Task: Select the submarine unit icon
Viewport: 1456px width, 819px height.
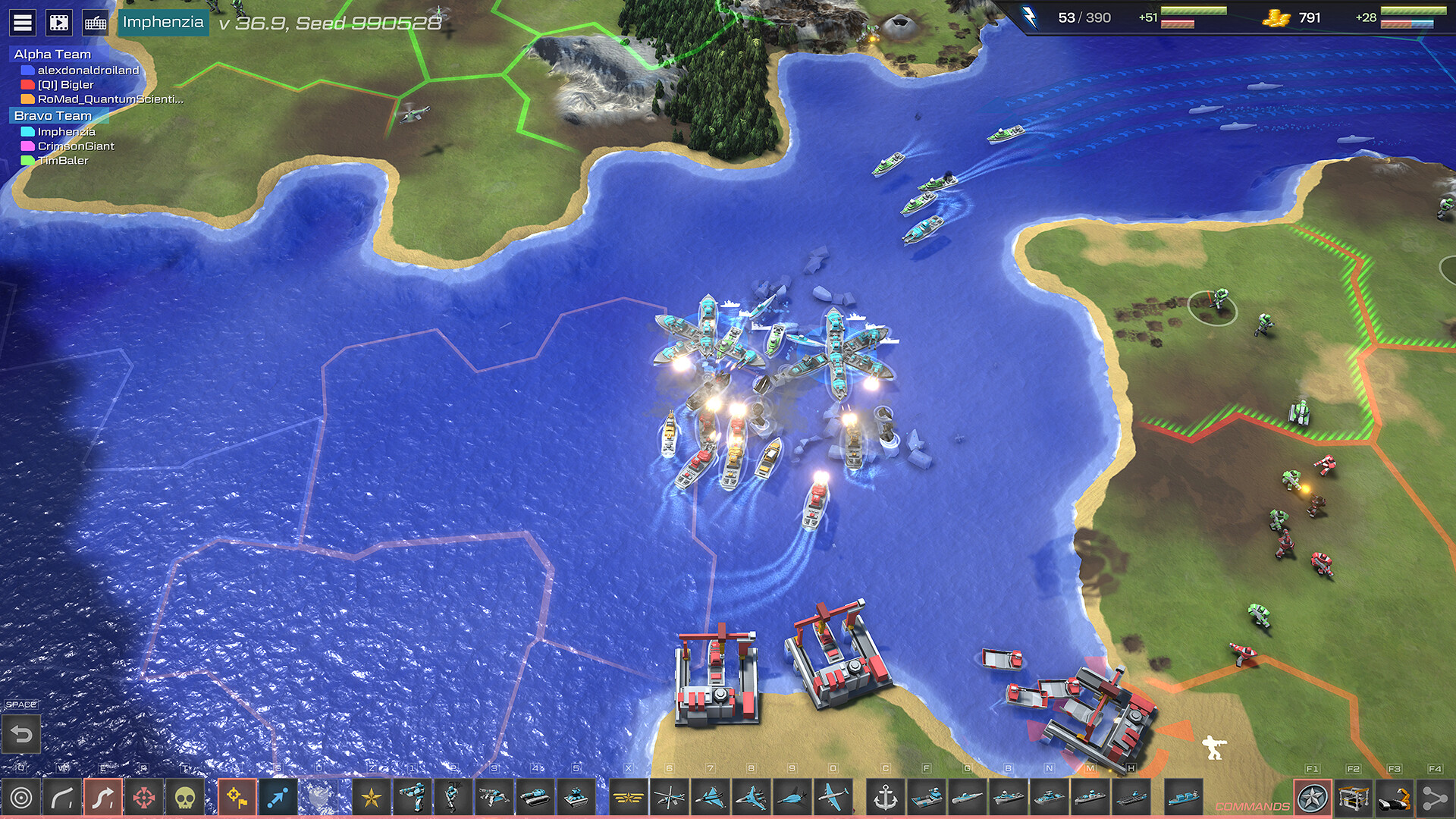Action: [x=969, y=798]
